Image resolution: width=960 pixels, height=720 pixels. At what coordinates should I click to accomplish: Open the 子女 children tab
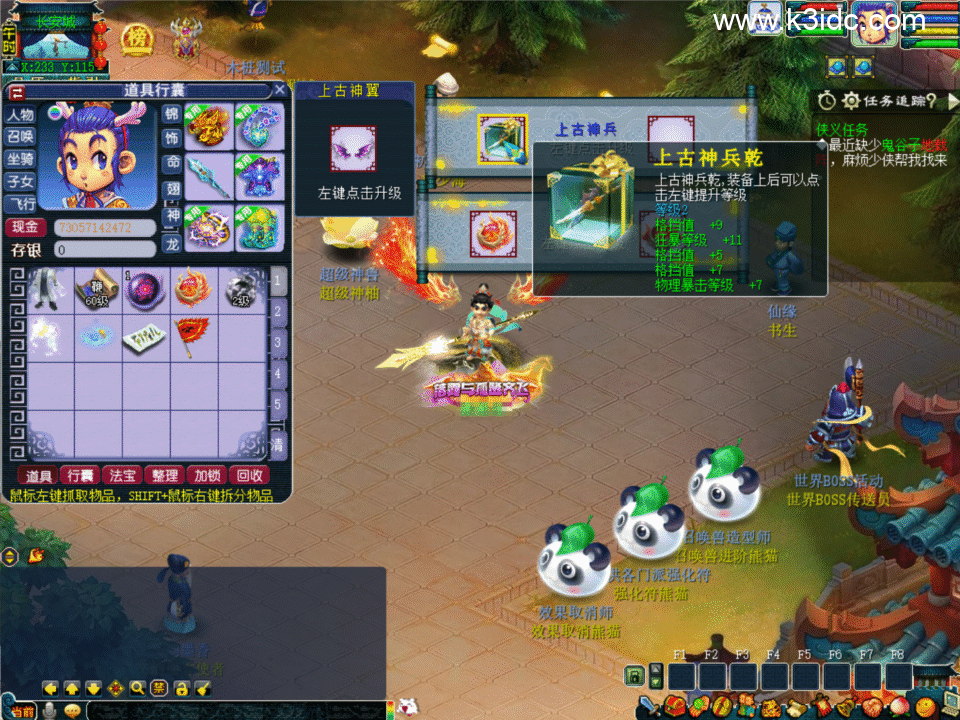click(x=21, y=181)
